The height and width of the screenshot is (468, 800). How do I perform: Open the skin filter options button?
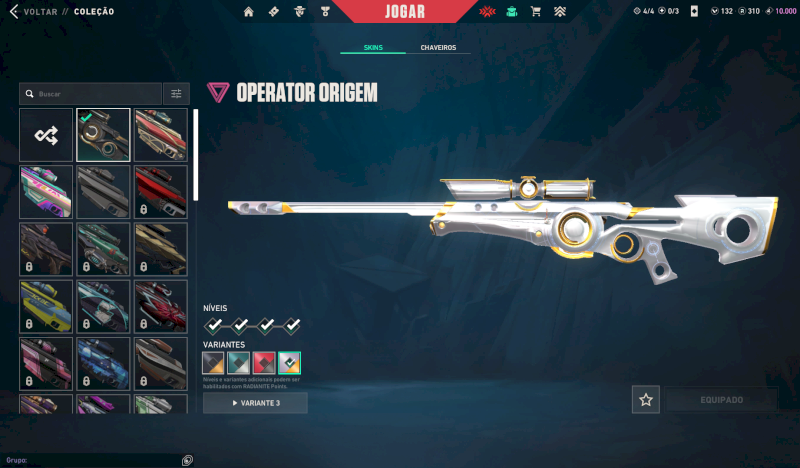pyautogui.click(x=176, y=94)
